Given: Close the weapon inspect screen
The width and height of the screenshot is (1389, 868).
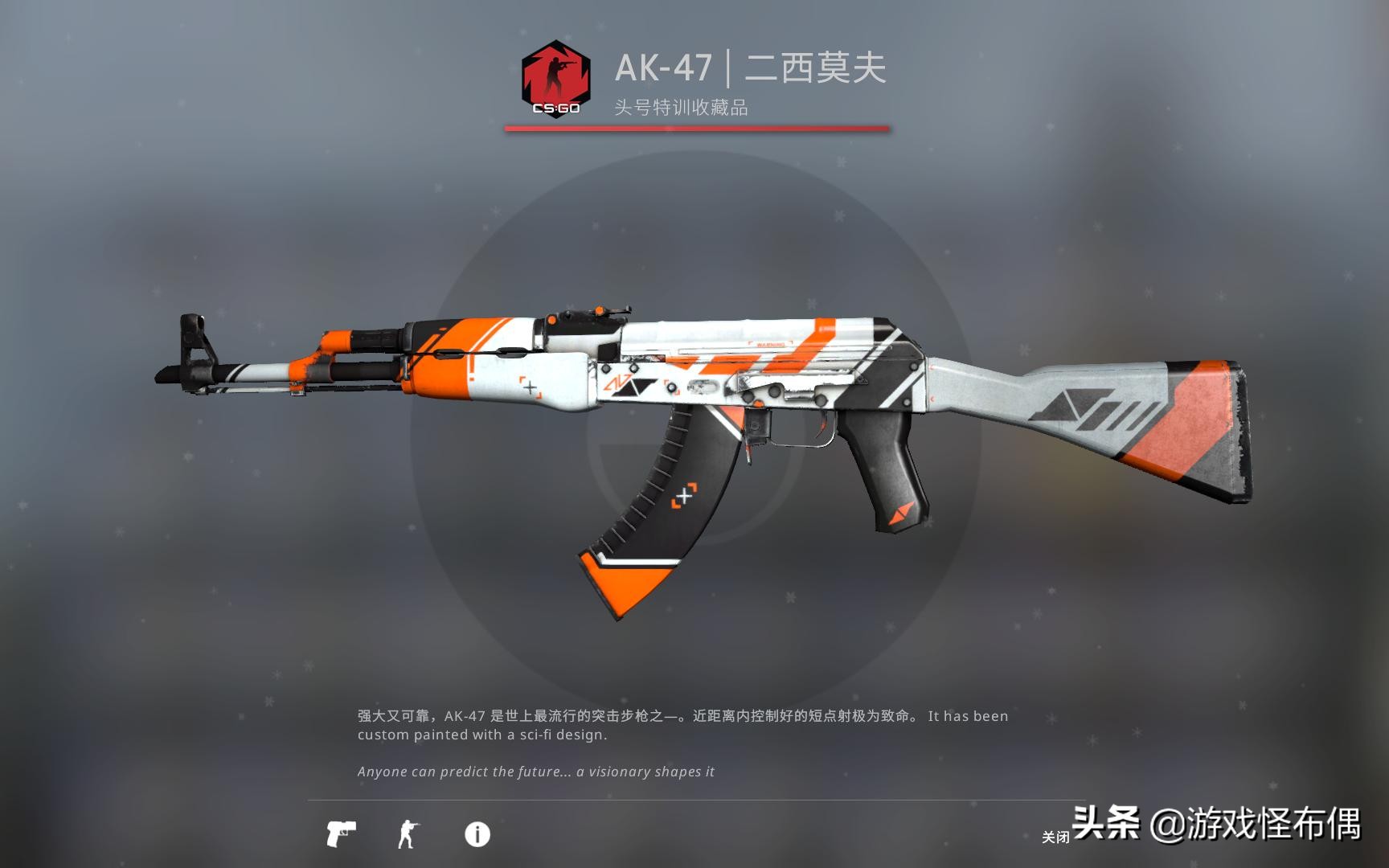Looking at the screenshot, I should [x=1055, y=837].
